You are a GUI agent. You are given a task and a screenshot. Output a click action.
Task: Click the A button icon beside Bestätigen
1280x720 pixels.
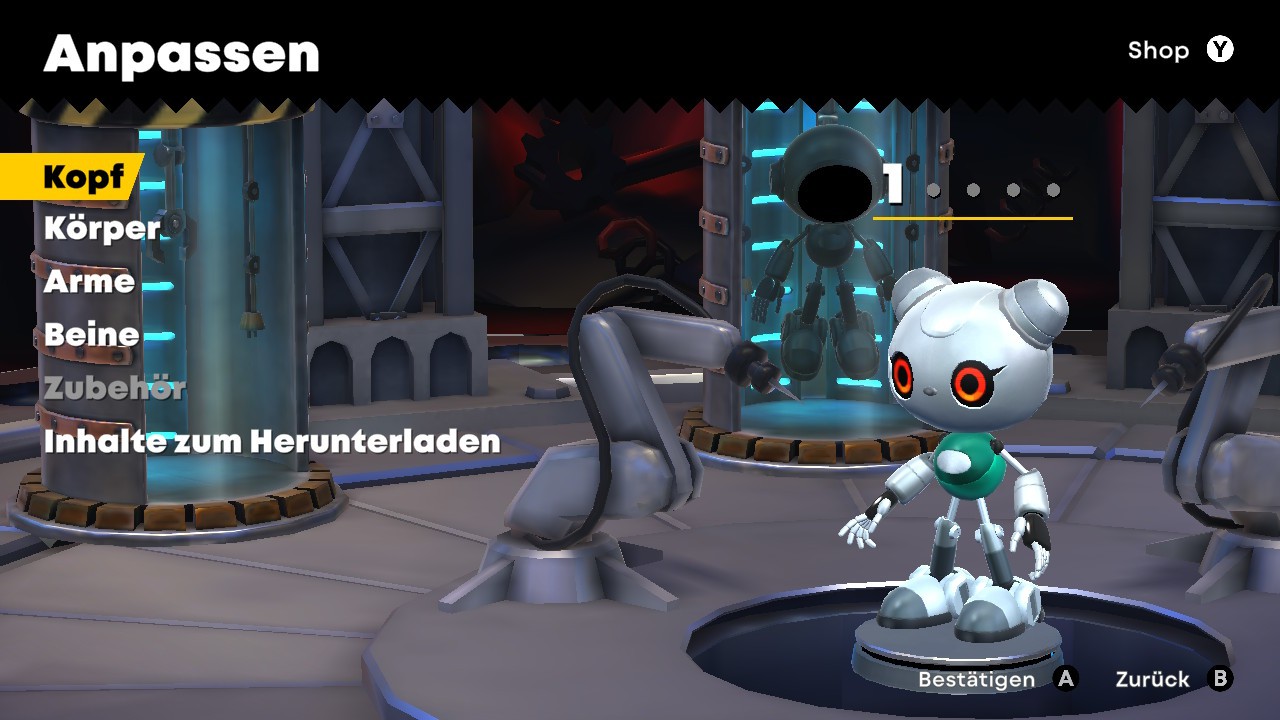pyautogui.click(x=1063, y=679)
